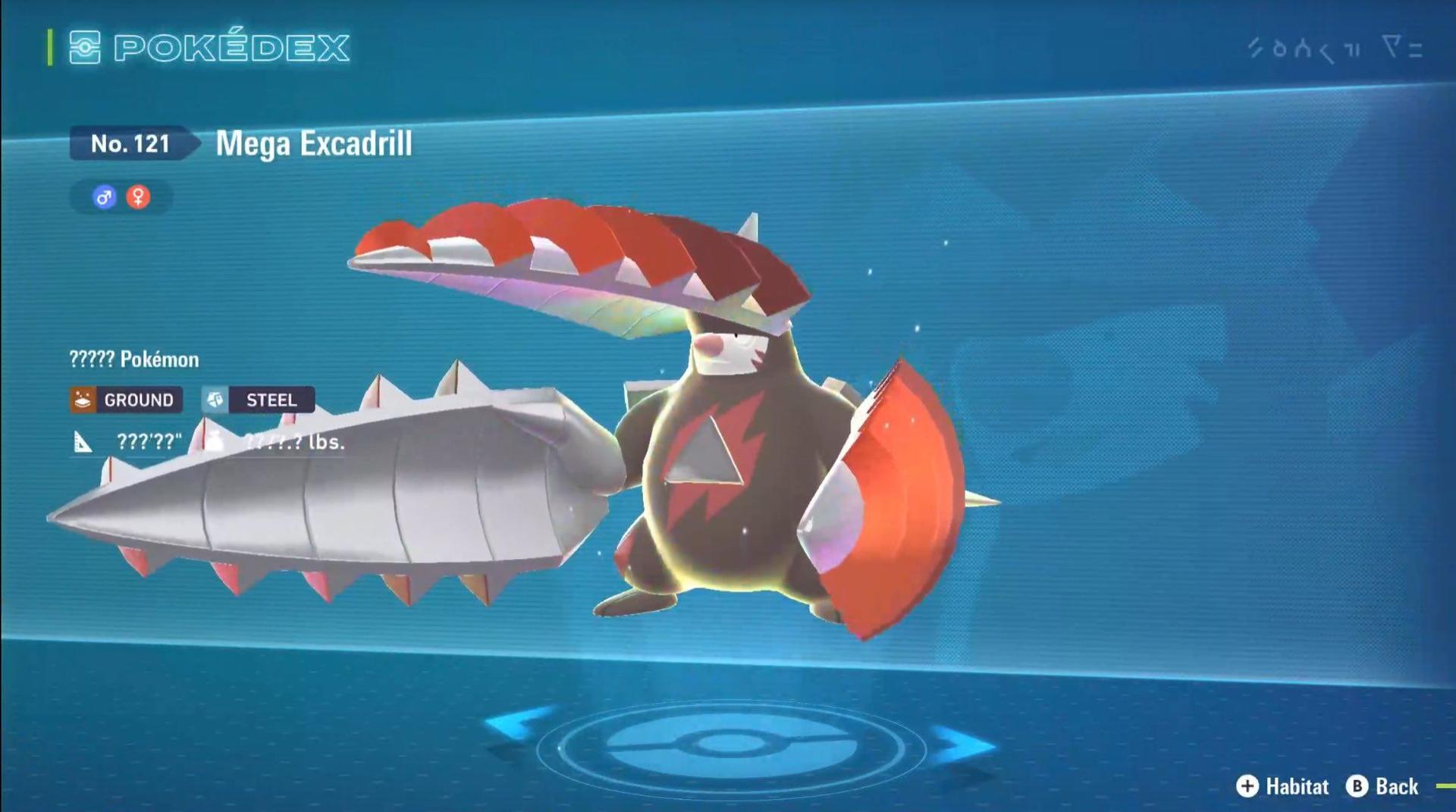Click the GROUND type badge
The height and width of the screenshot is (812, 1456).
(127, 400)
